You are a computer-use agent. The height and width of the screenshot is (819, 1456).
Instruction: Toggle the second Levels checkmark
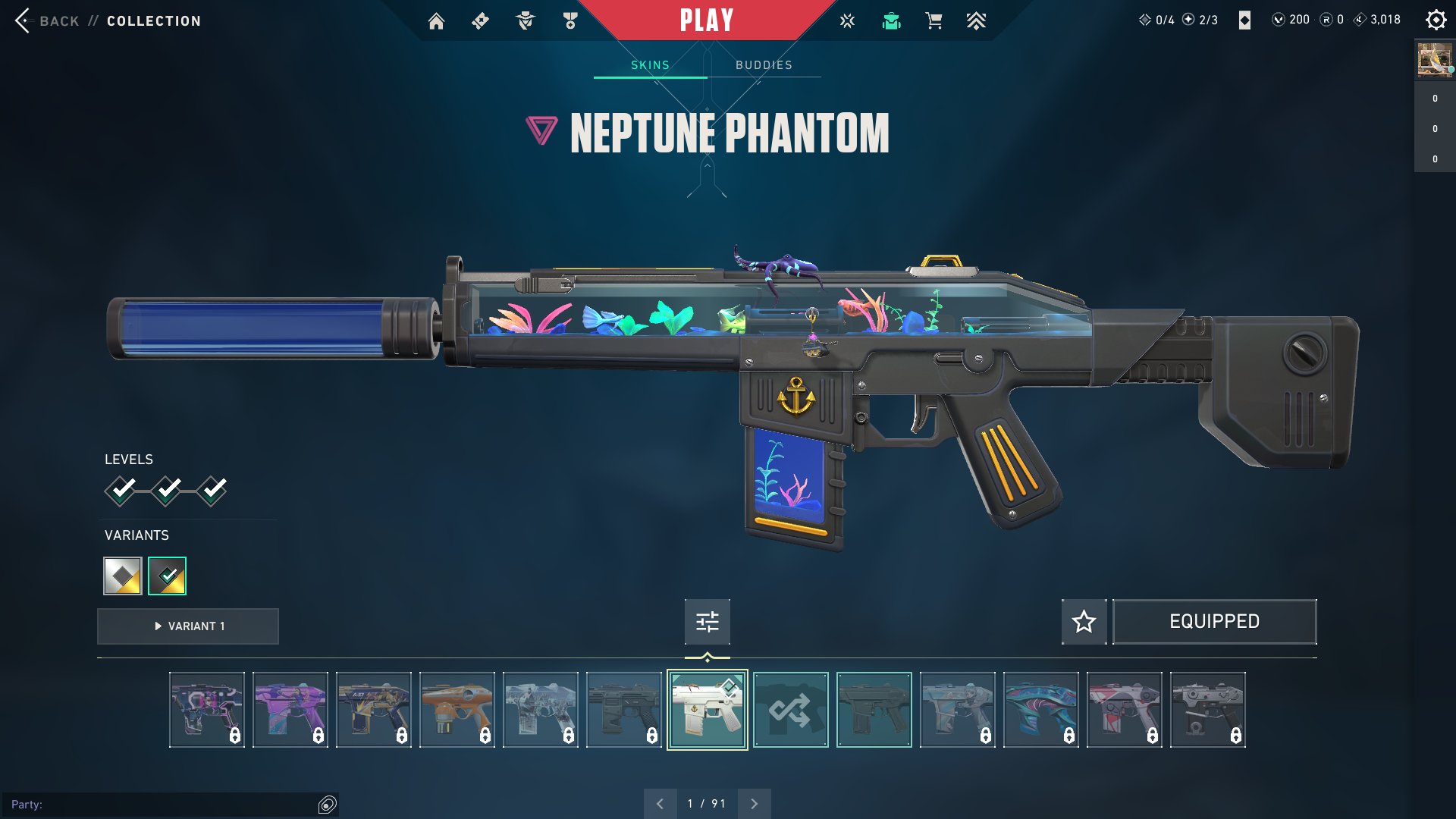167,491
